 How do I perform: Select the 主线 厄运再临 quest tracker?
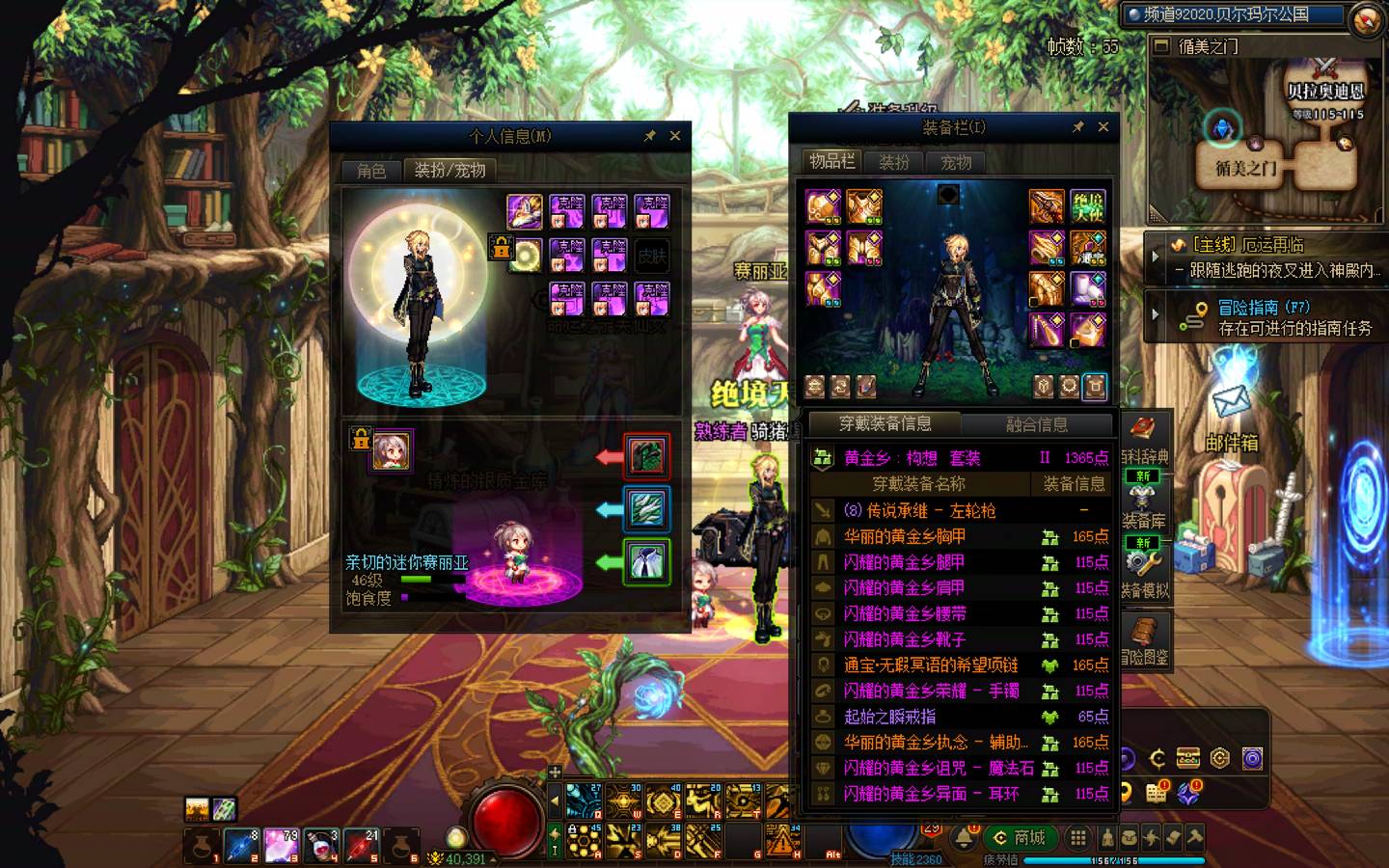tap(1271, 258)
